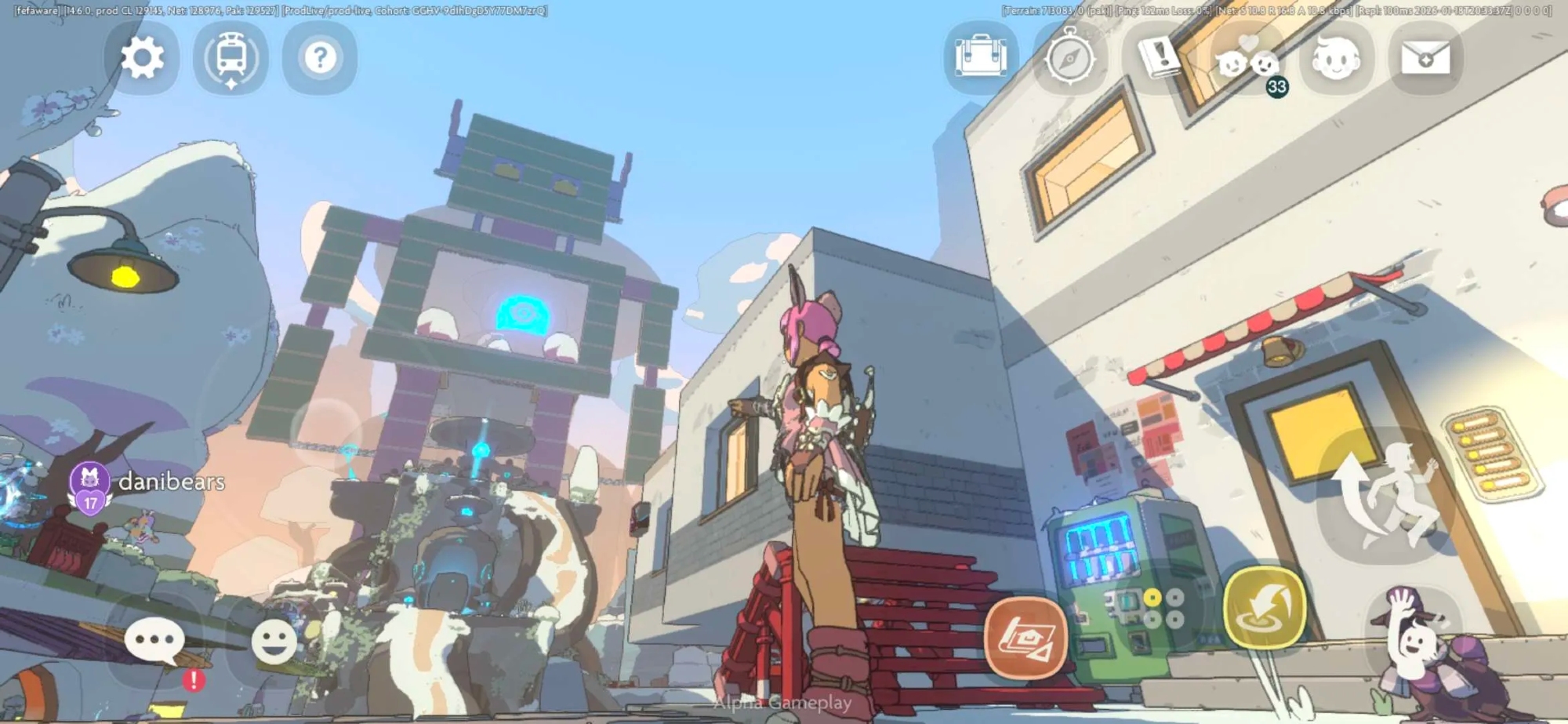Open the journal with exclamation mark
Image resolution: width=1568 pixels, height=724 pixels.
tap(1159, 56)
